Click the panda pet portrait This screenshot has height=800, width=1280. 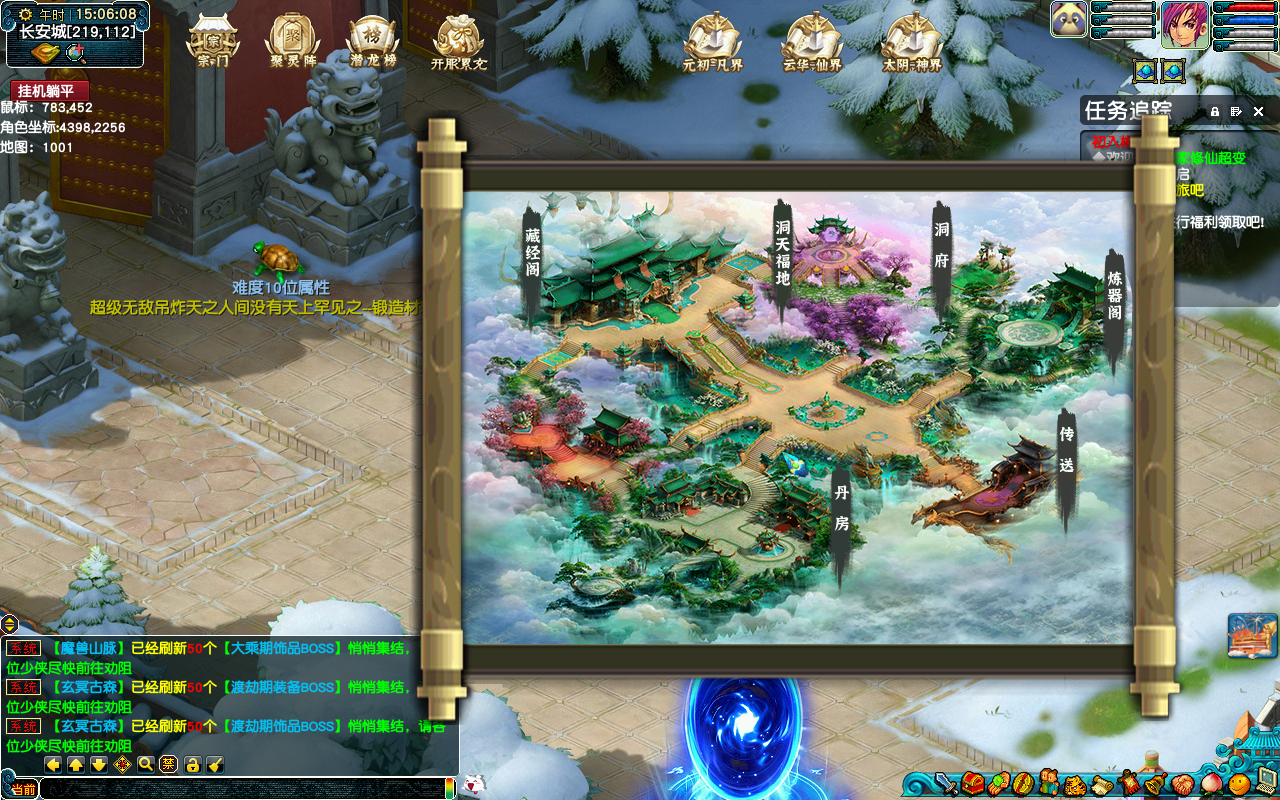(x=1069, y=20)
